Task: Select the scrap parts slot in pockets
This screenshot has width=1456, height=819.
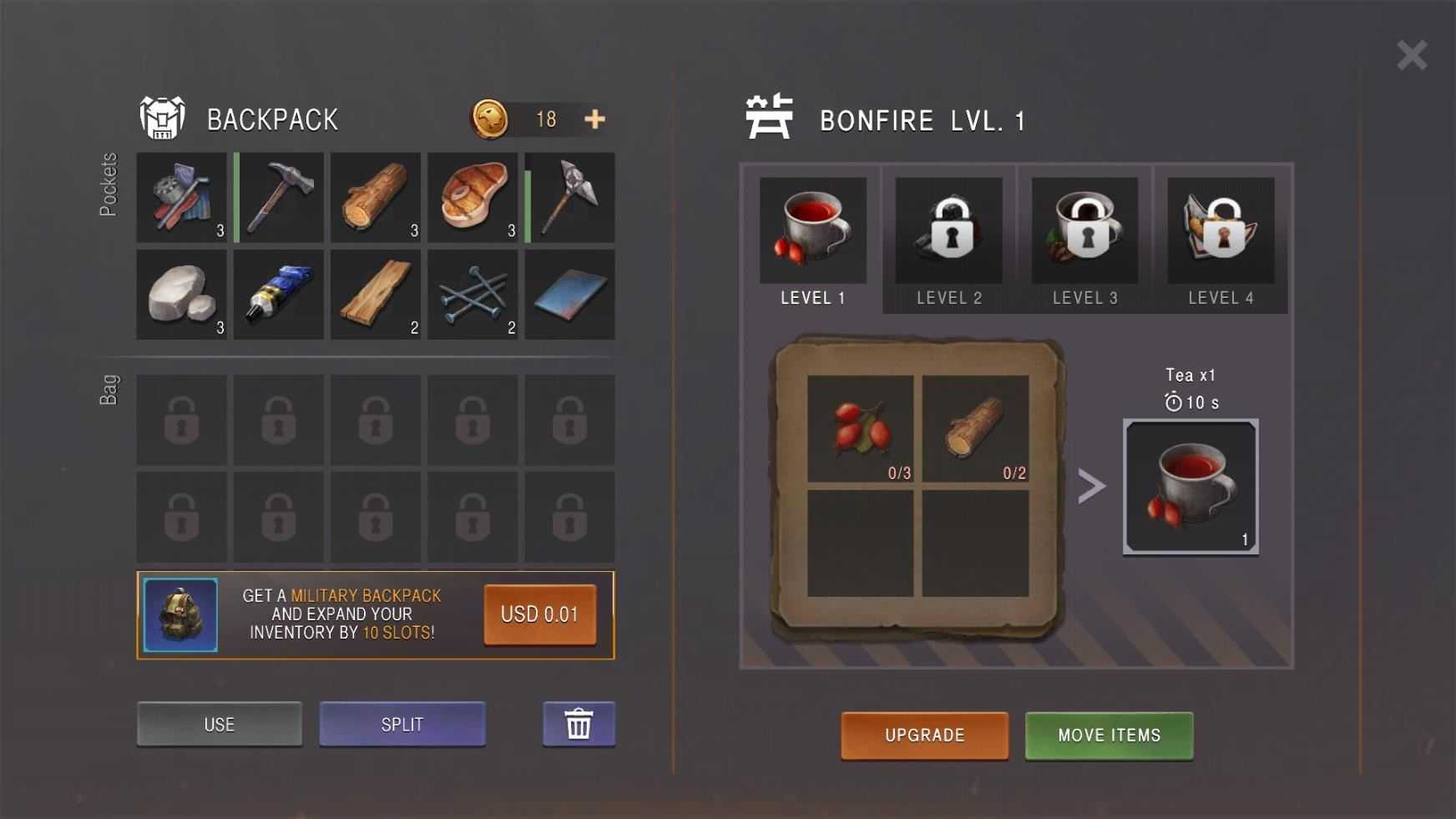Action: coord(182,198)
